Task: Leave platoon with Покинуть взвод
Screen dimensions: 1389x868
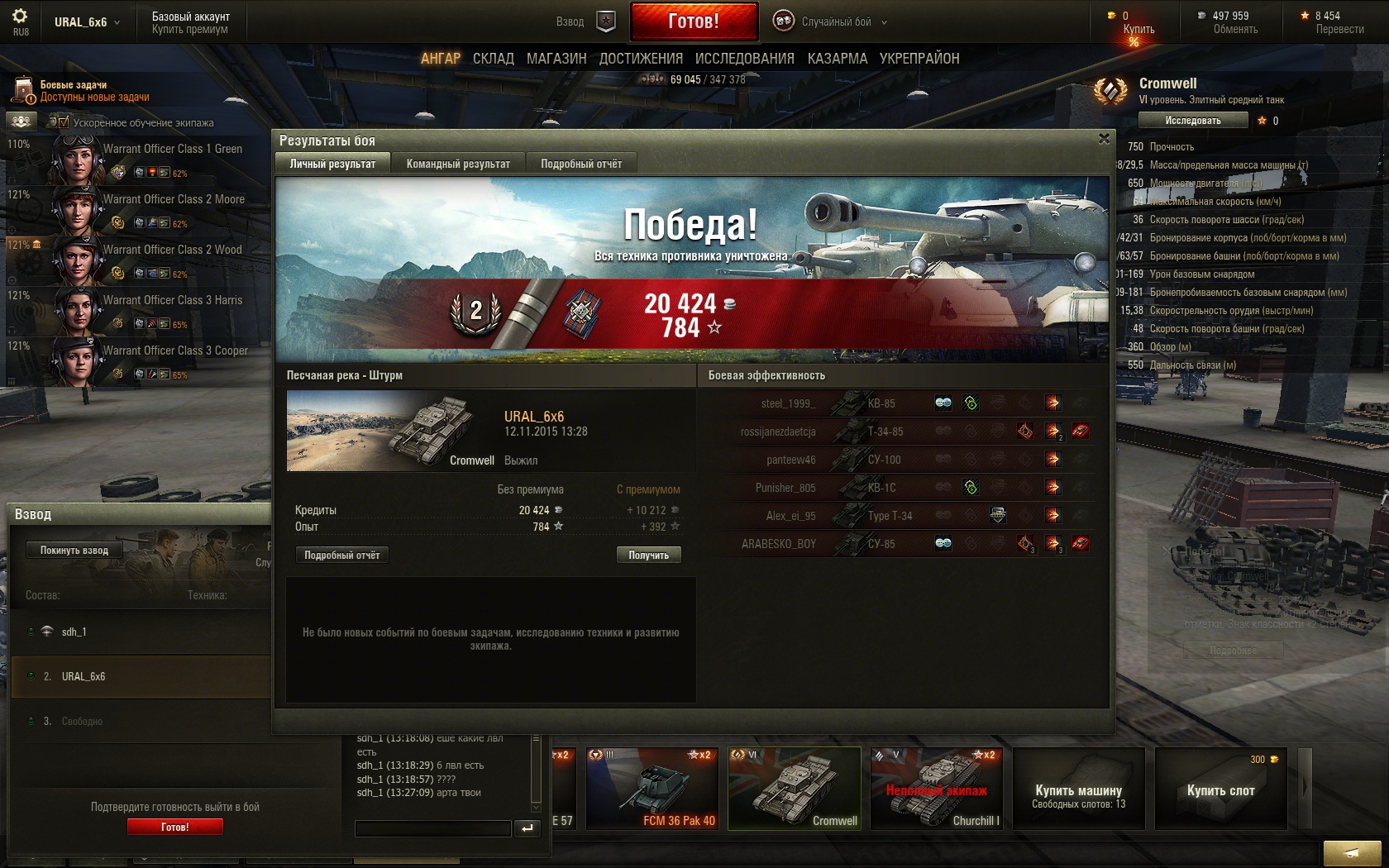Action: point(74,550)
